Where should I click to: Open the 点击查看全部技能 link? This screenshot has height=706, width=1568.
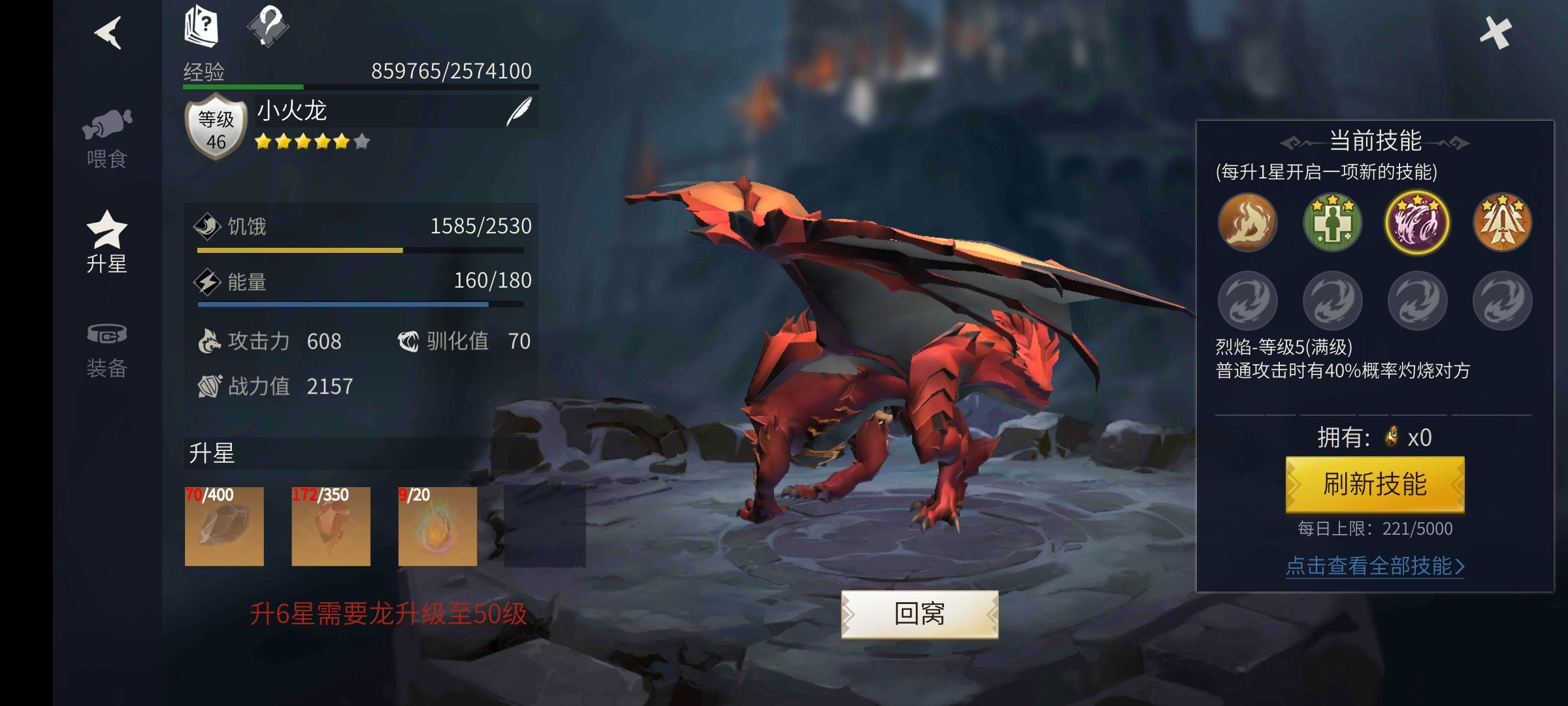coord(1375,565)
